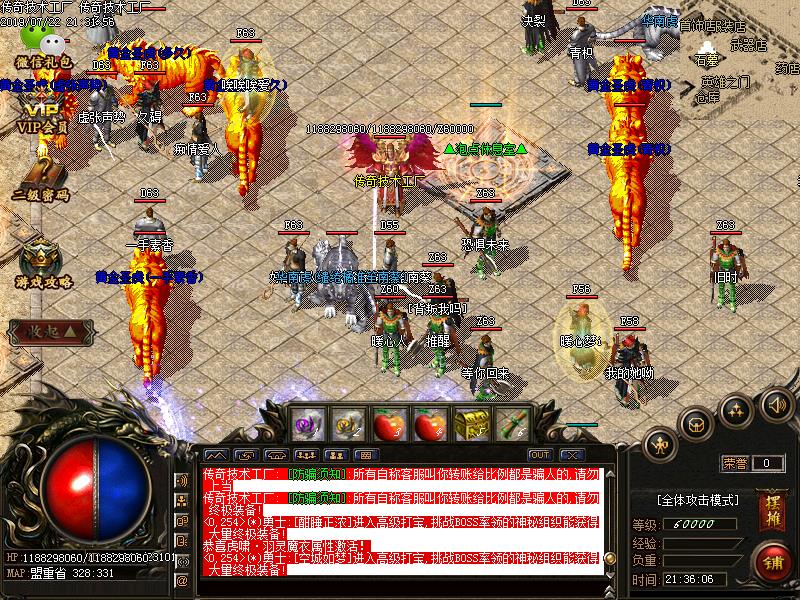
Task: Open skills via the three-star round button
Action: point(737,409)
